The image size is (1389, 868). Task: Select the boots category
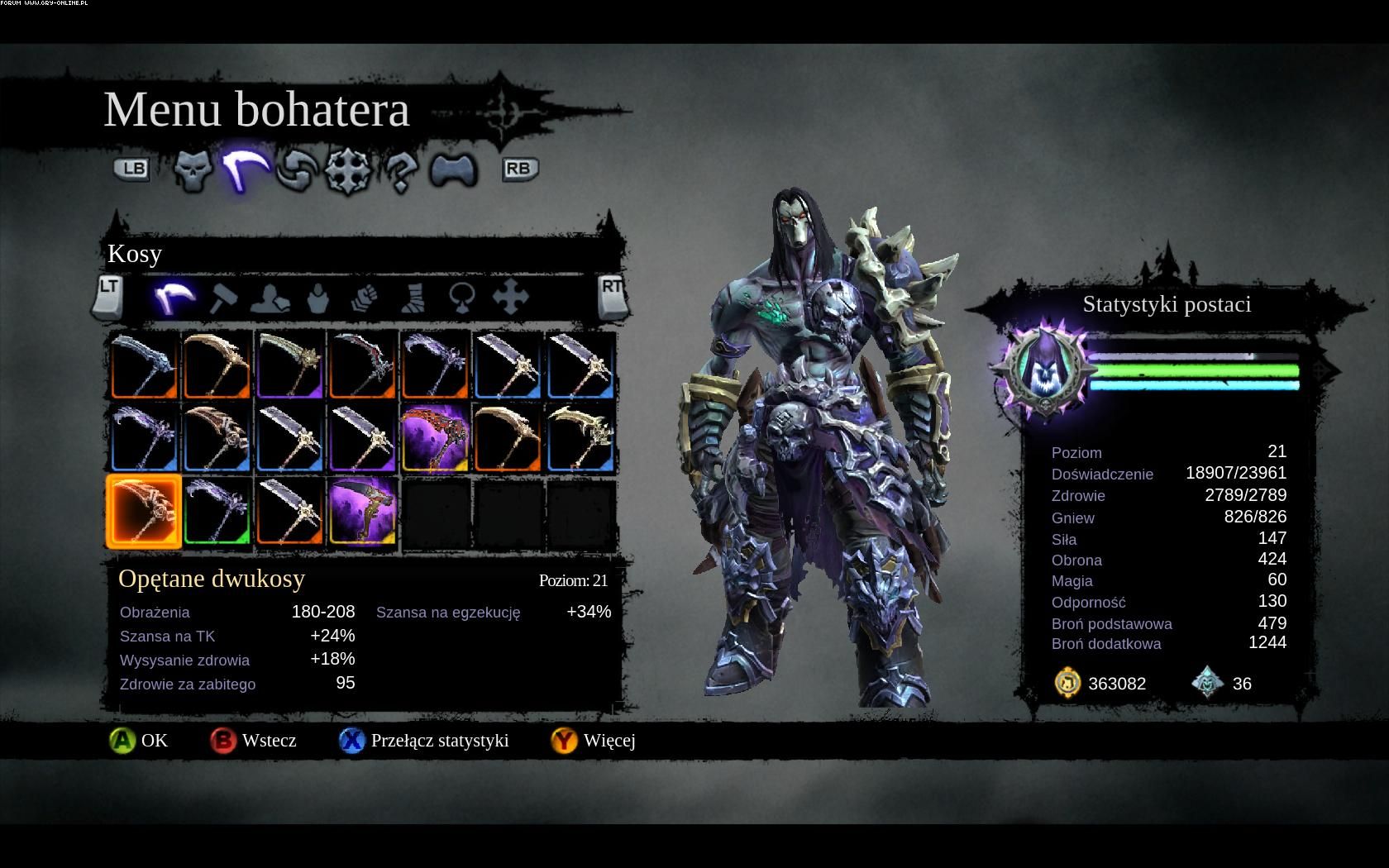click(413, 298)
